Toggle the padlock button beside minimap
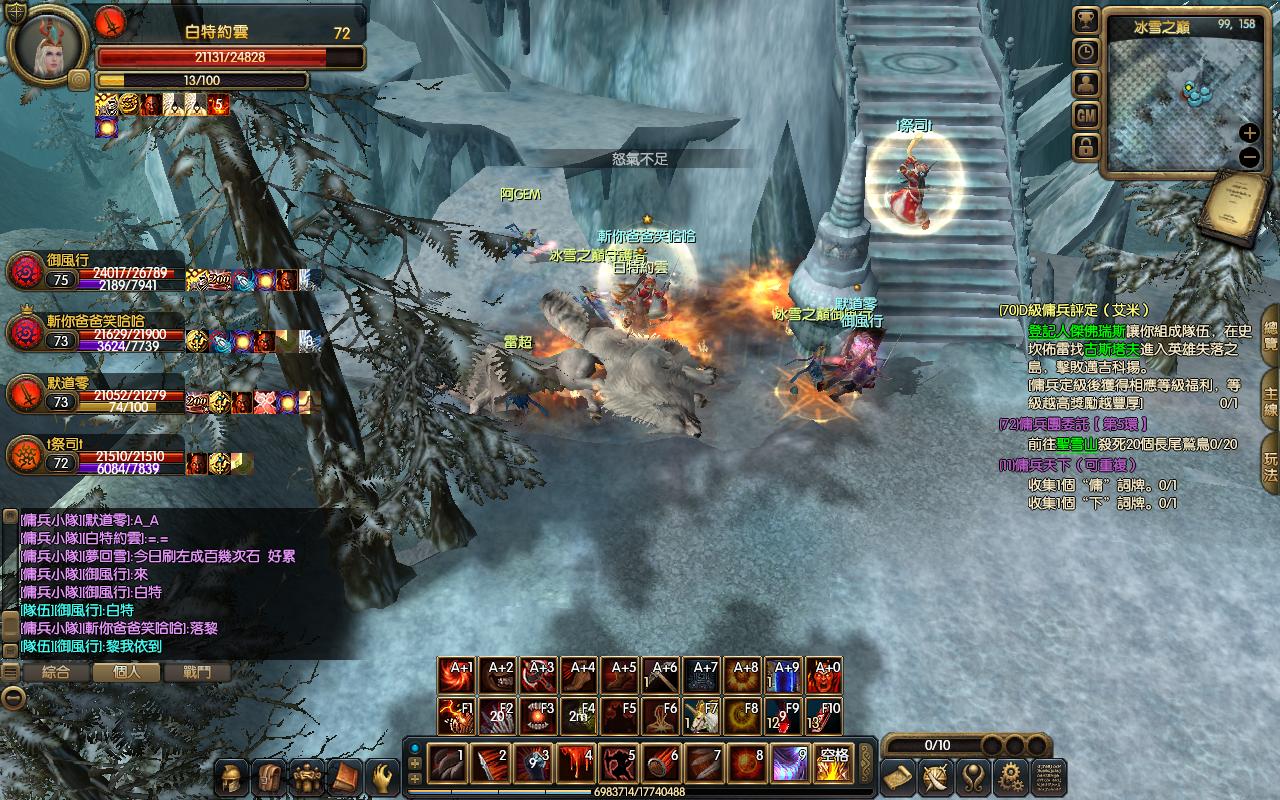This screenshot has width=1280, height=800. coord(1086,147)
